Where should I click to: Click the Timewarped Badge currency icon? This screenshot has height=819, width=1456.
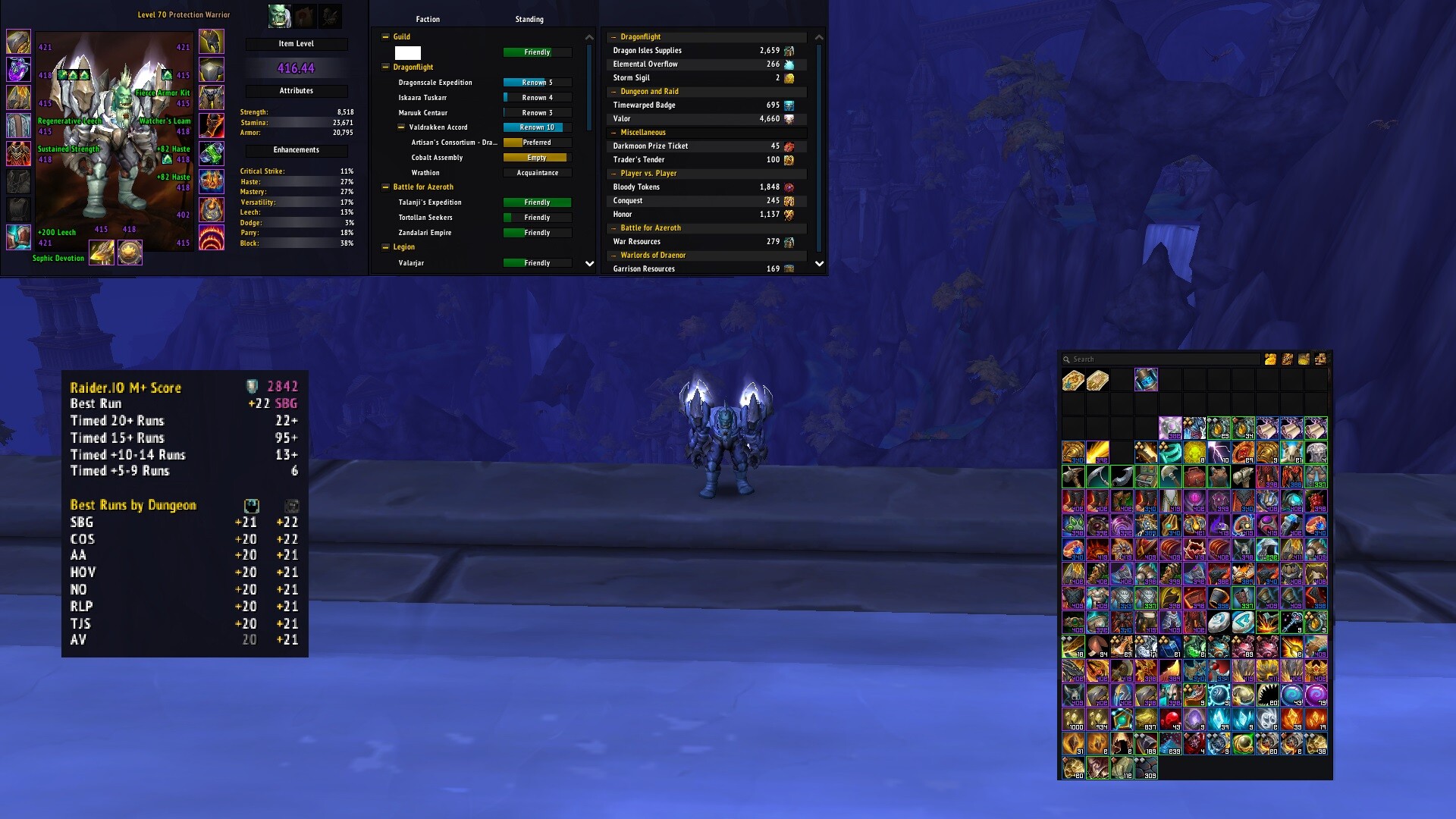click(x=789, y=105)
